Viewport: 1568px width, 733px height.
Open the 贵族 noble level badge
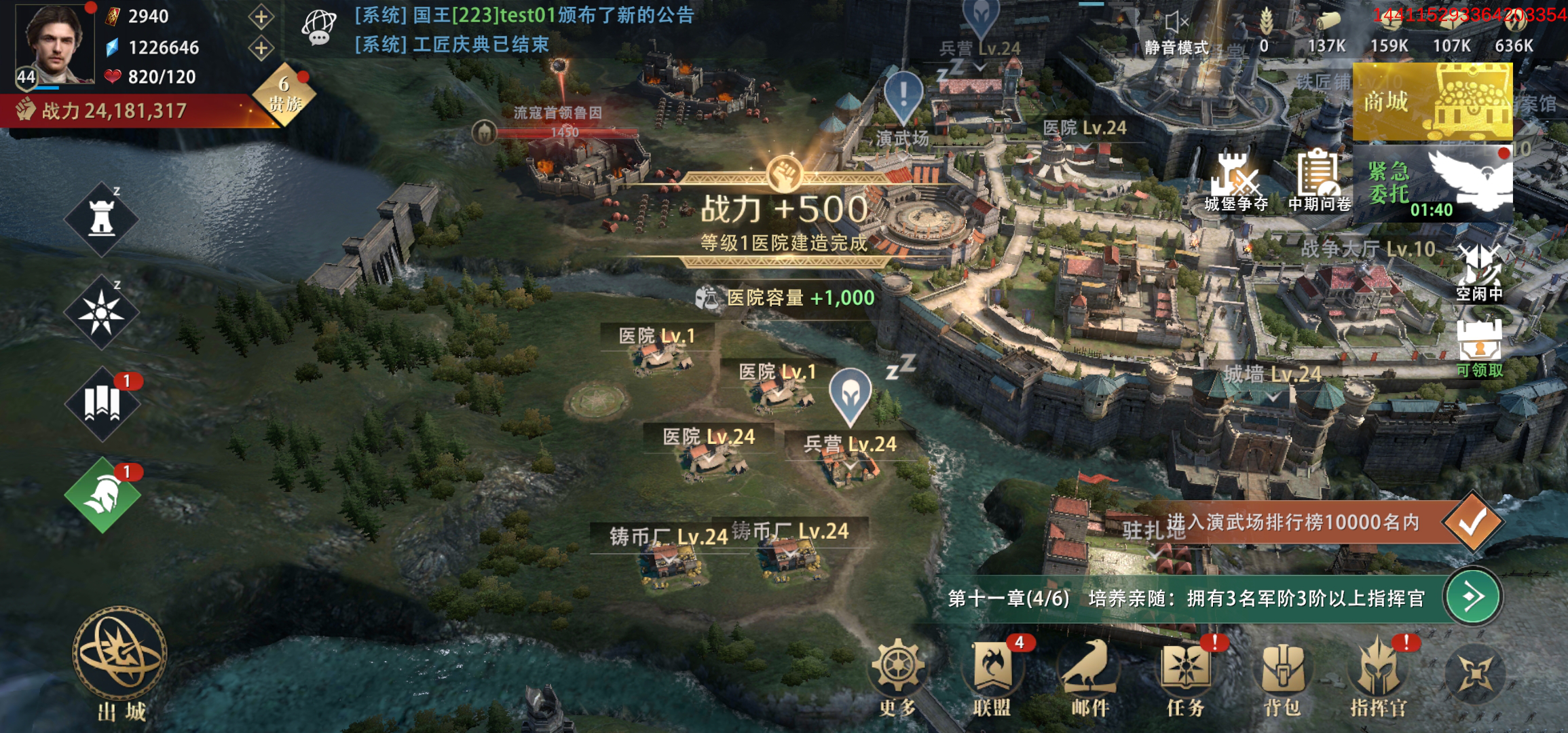pyautogui.click(x=285, y=95)
